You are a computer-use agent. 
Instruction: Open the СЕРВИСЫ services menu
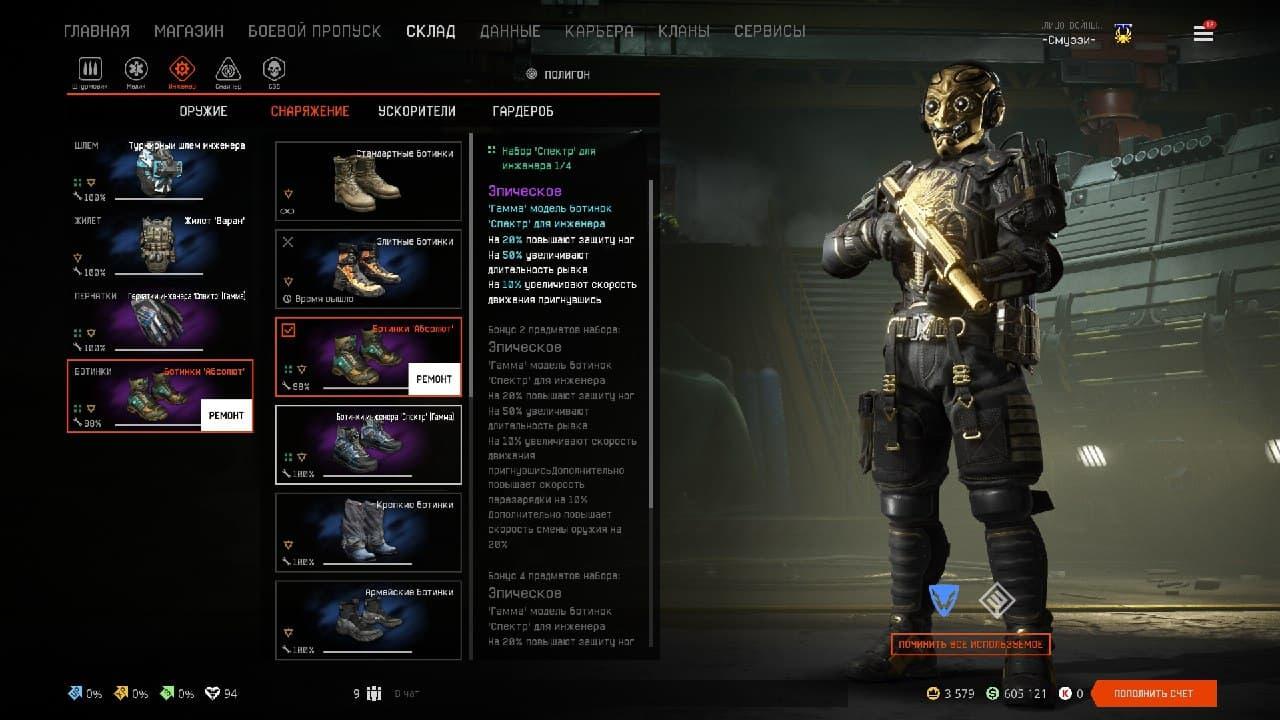click(x=770, y=31)
